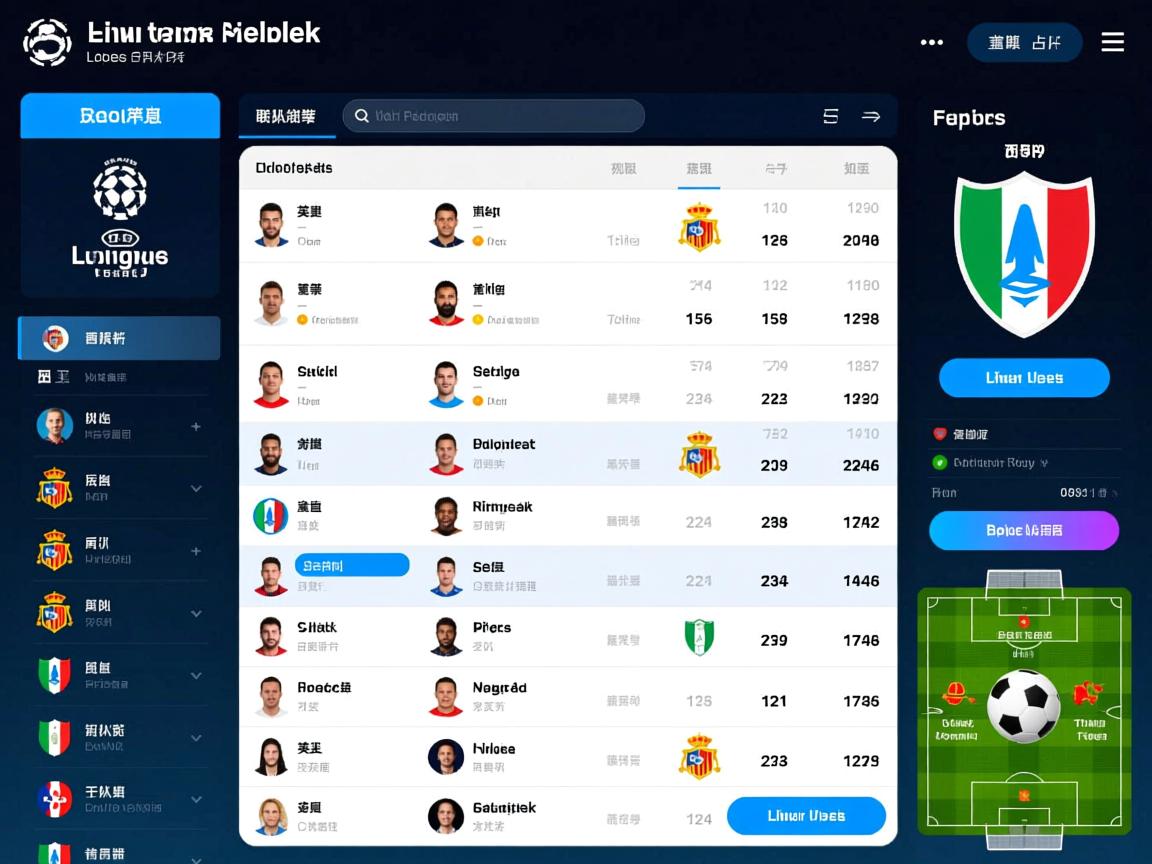Click the three-dot more options icon
The image size is (1152, 864).
pyautogui.click(x=931, y=42)
